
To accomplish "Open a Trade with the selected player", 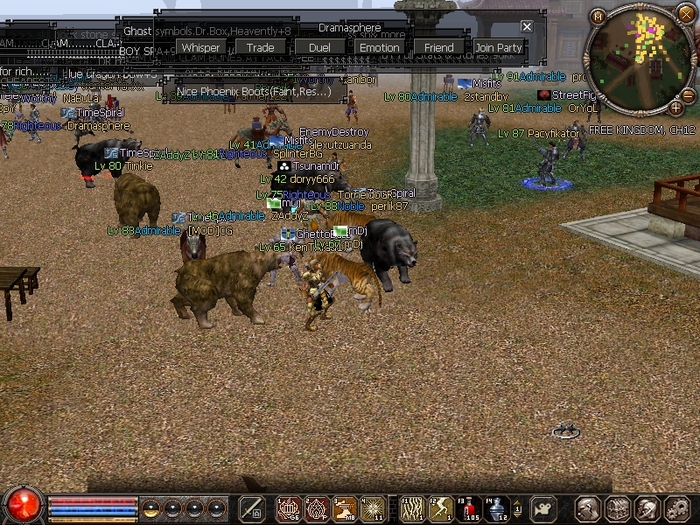I will pos(260,47).
